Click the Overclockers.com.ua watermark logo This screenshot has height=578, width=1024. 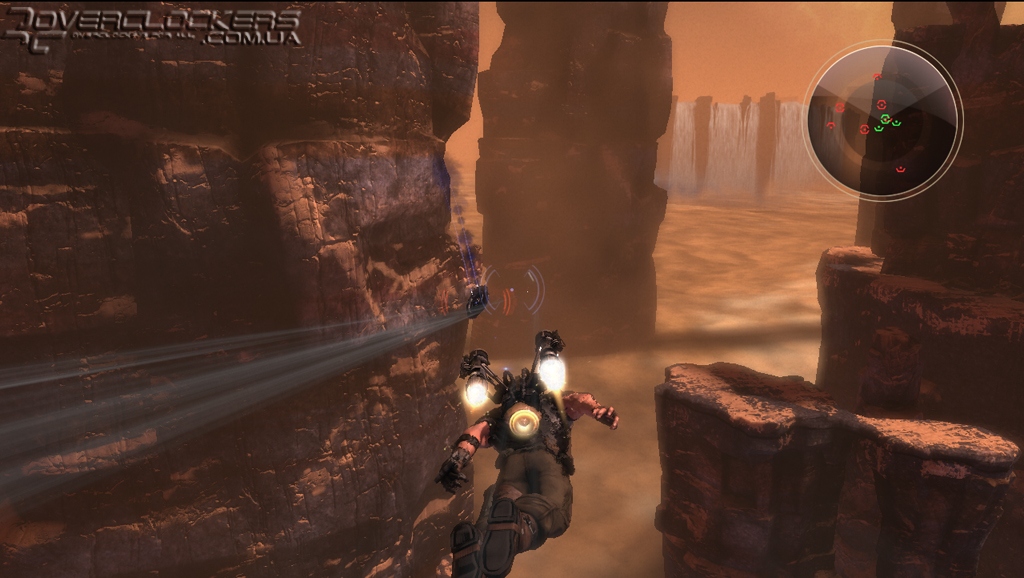point(152,27)
